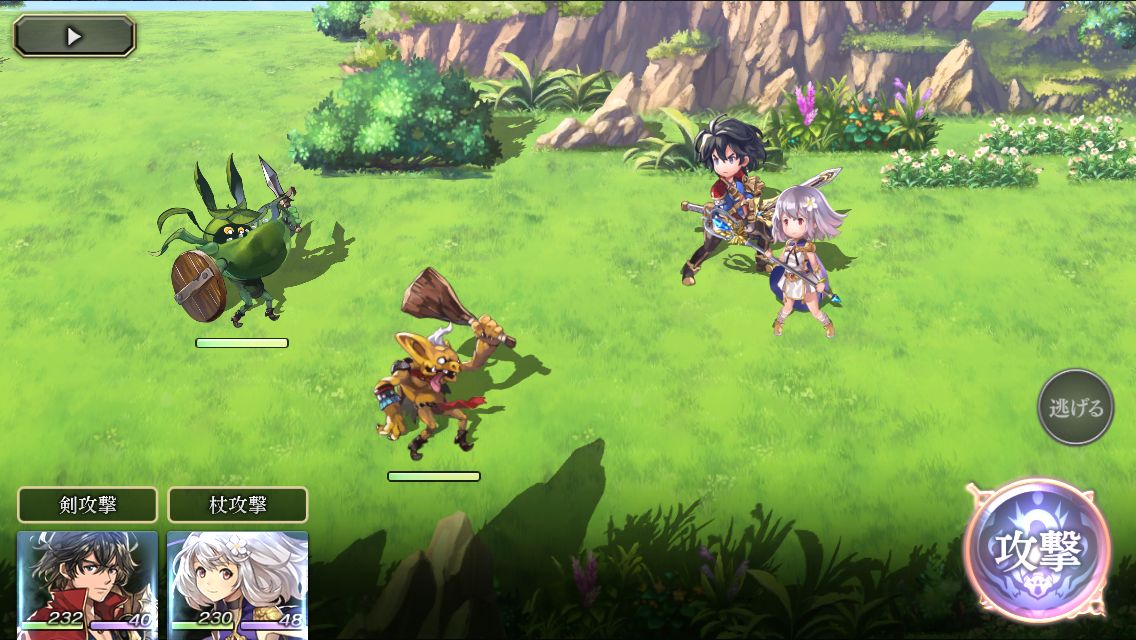
Task: Select the 杖攻撃 staff attack command
Action: click(x=238, y=504)
